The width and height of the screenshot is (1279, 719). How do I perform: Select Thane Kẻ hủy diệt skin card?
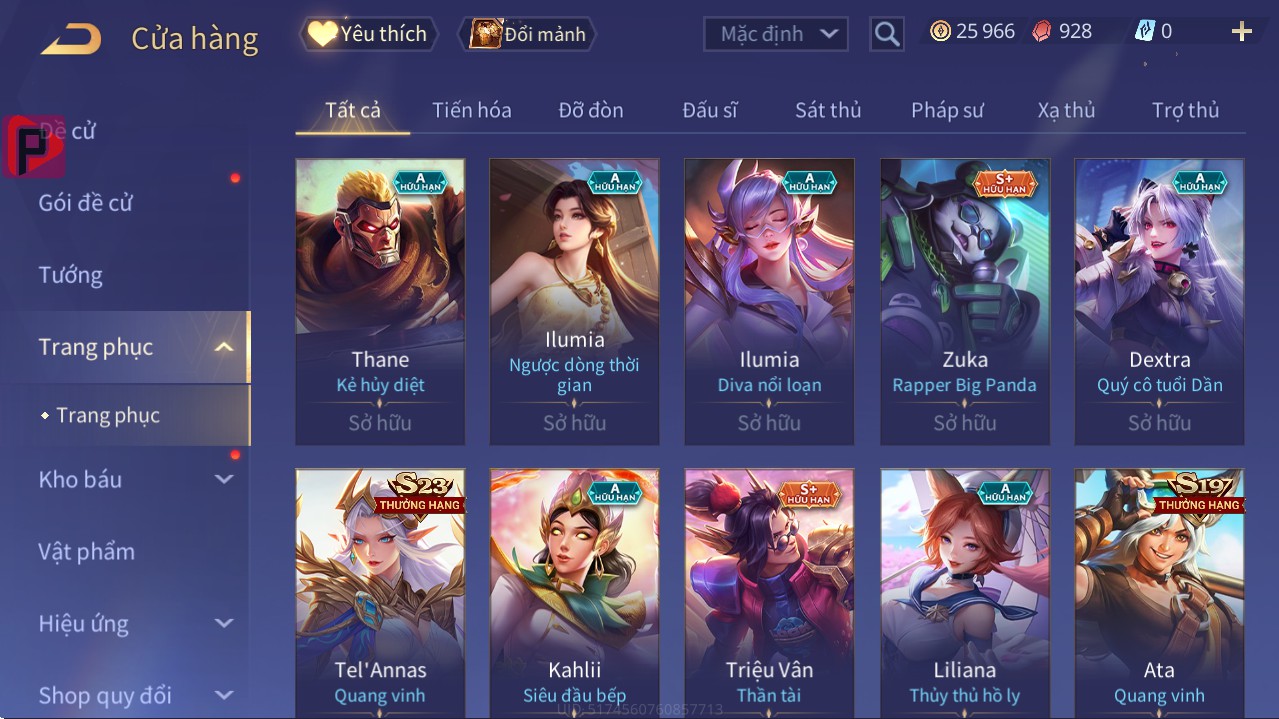pos(380,300)
